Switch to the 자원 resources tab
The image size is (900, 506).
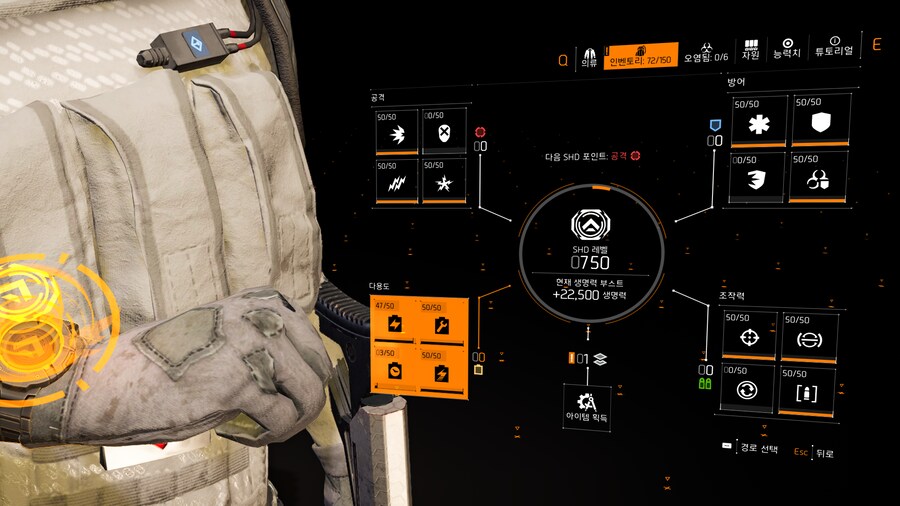[x=751, y=50]
